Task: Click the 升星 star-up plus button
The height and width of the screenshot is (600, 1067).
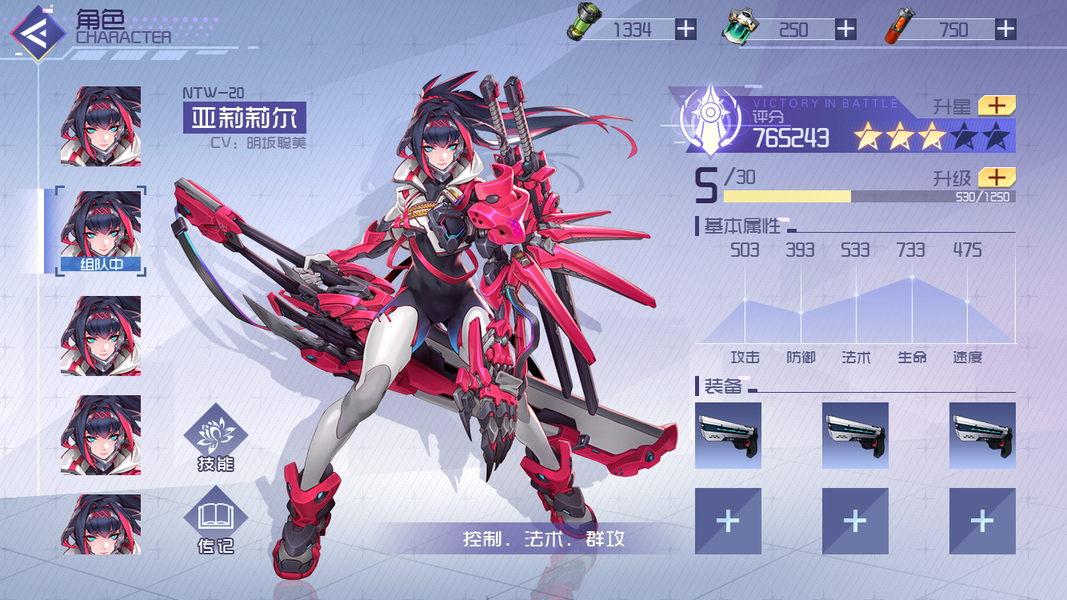Action: pos(996,105)
